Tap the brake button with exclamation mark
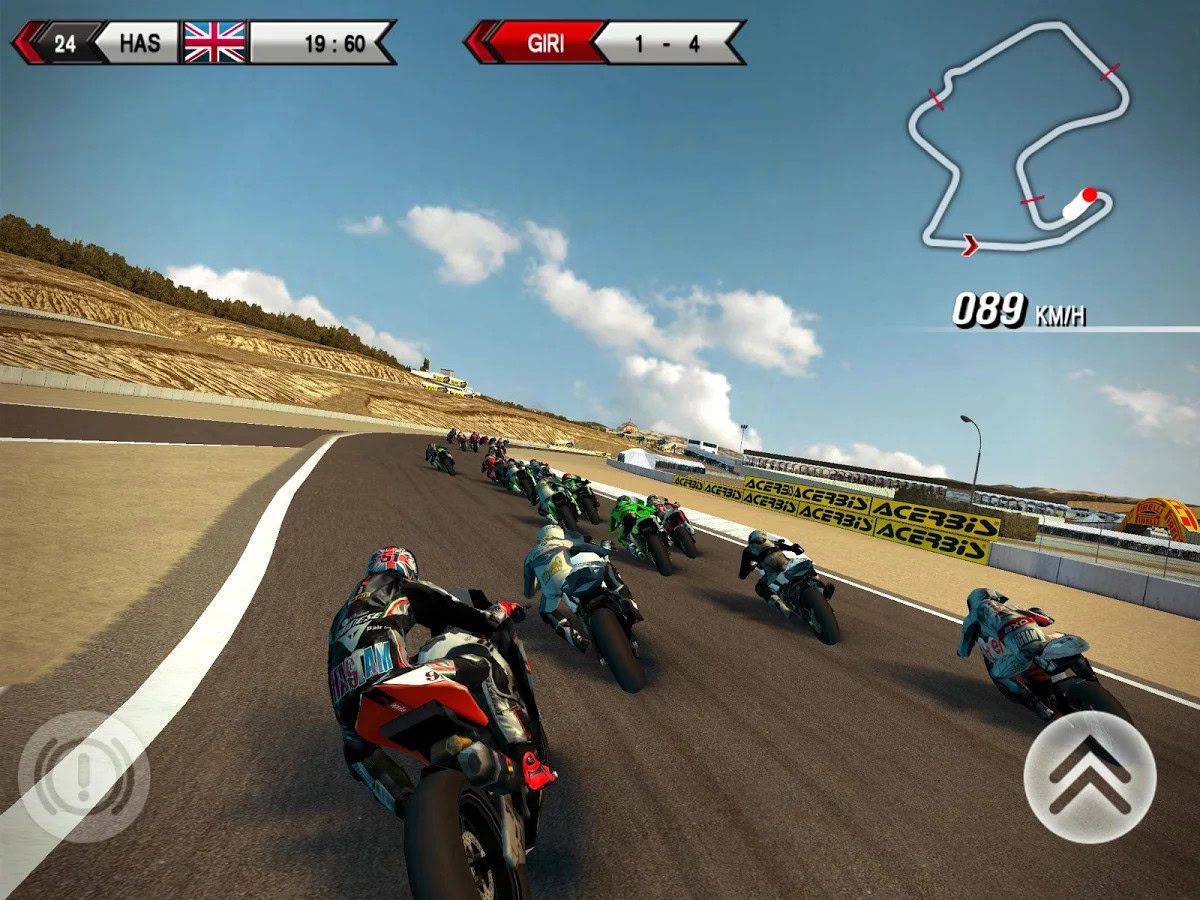 tap(84, 776)
